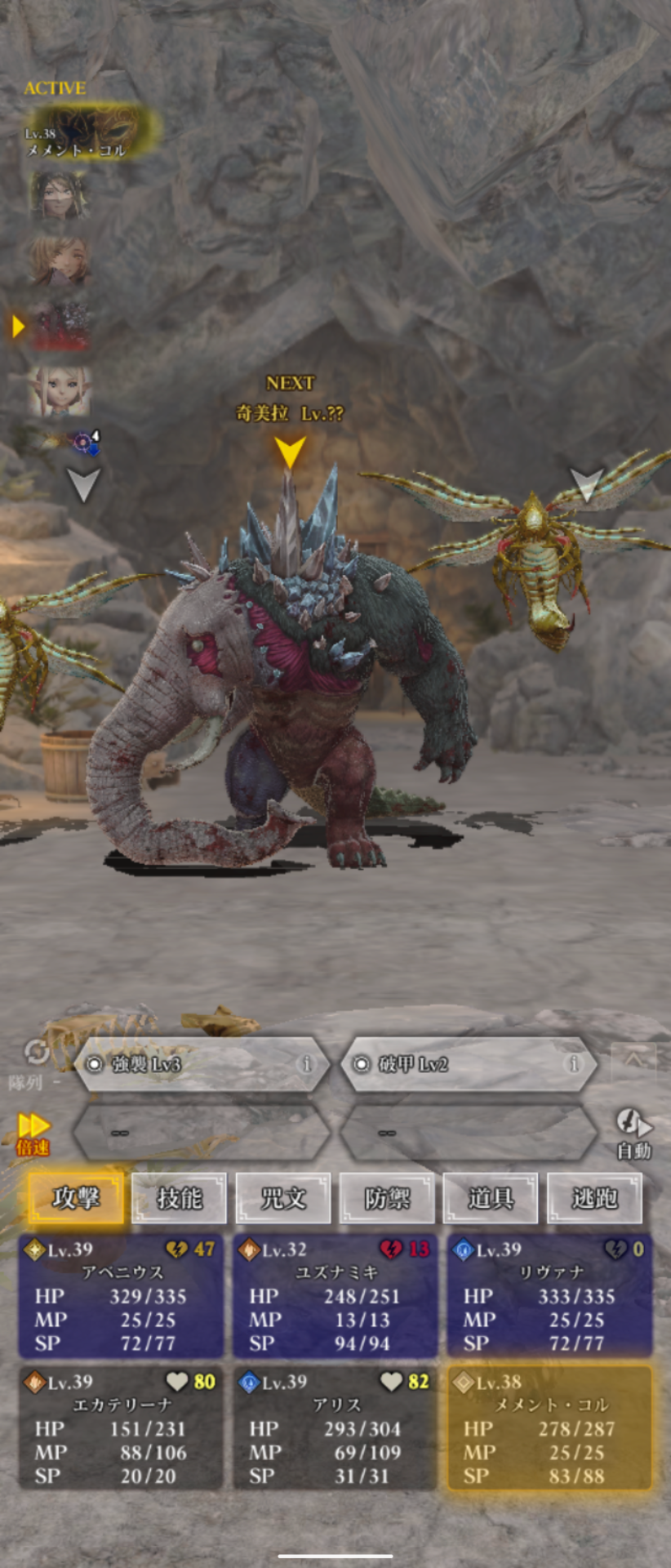The image size is (671, 1568).
Task: Select アリス party panel
Action: pyautogui.click(x=335, y=1428)
